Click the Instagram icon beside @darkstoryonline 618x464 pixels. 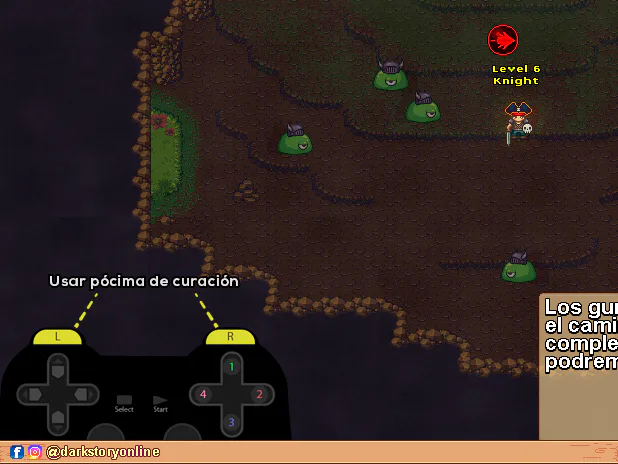35,452
